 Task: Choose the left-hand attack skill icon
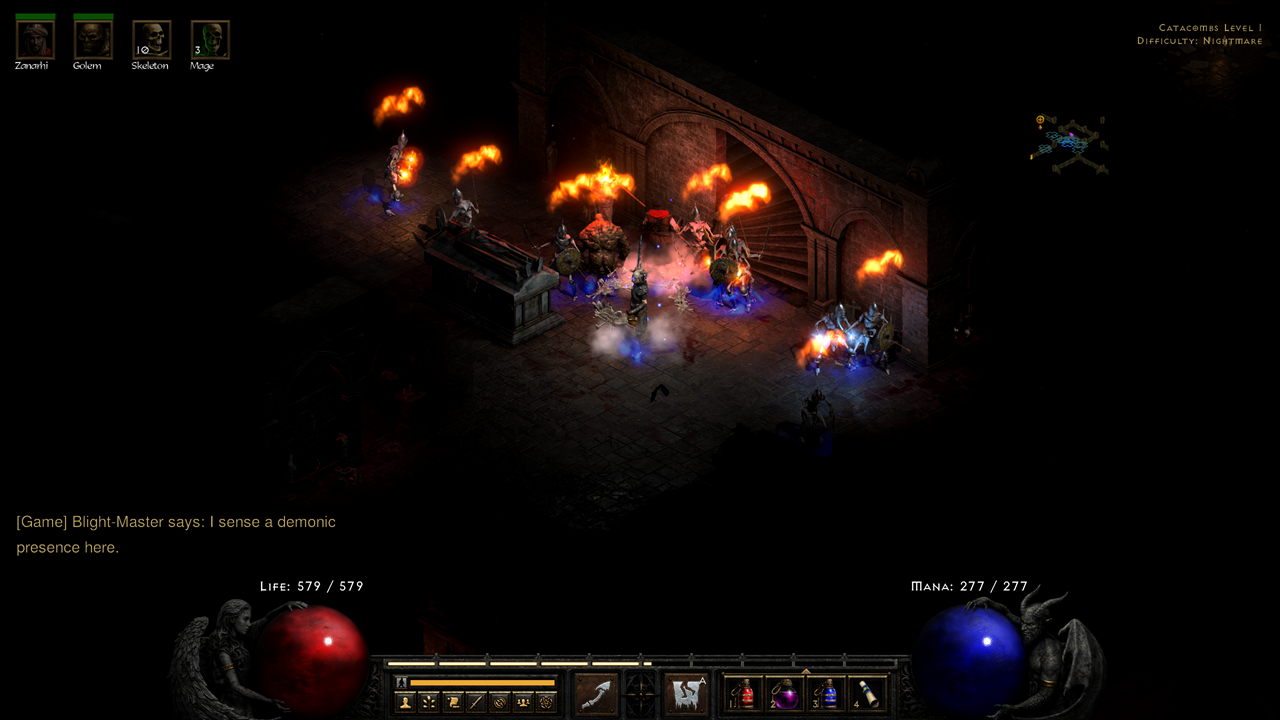(x=596, y=694)
